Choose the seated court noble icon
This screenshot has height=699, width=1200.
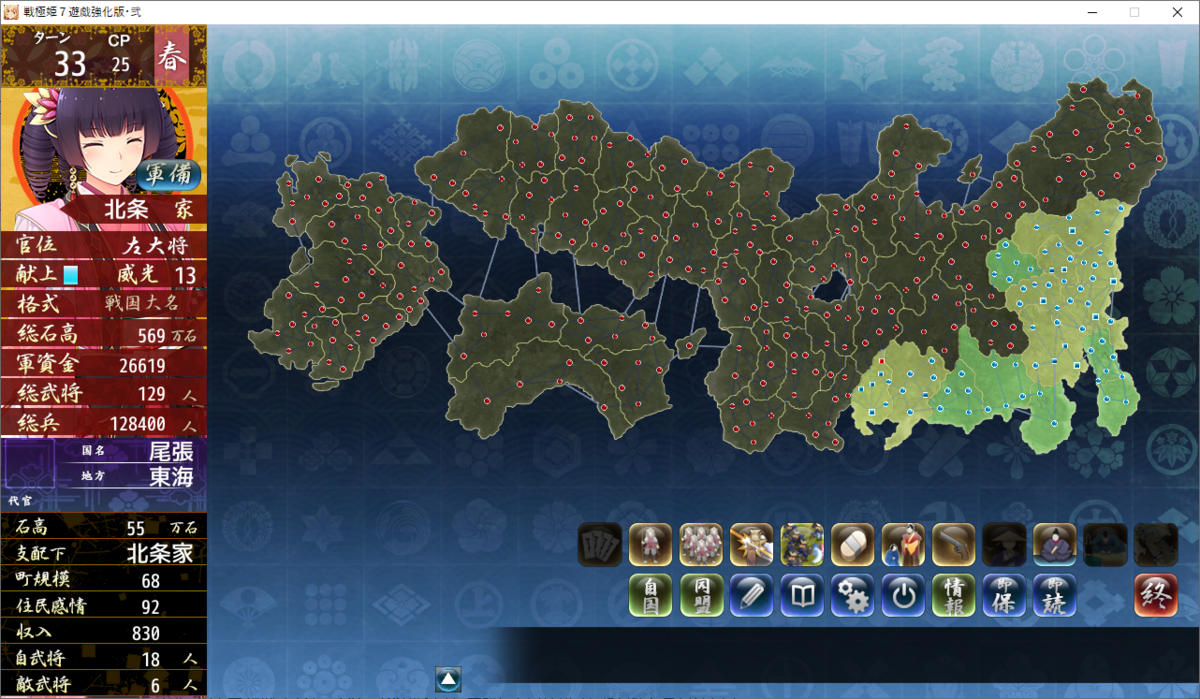pyautogui.click(x=1054, y=545)
